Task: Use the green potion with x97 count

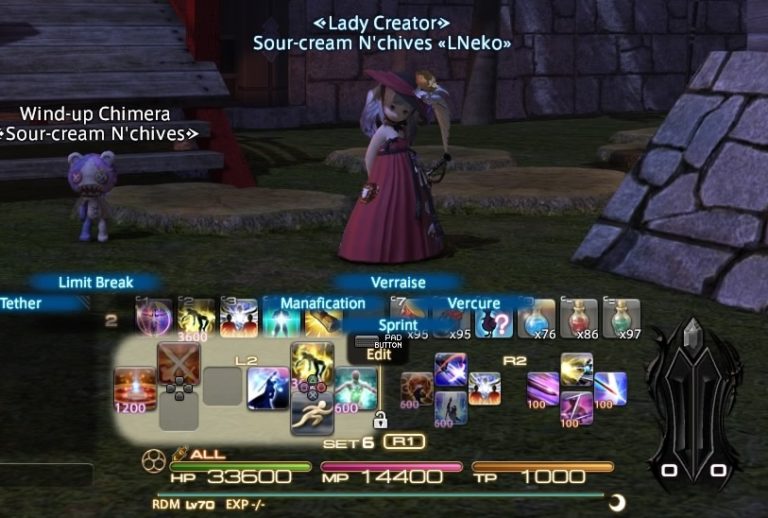Action: (622, 318)
